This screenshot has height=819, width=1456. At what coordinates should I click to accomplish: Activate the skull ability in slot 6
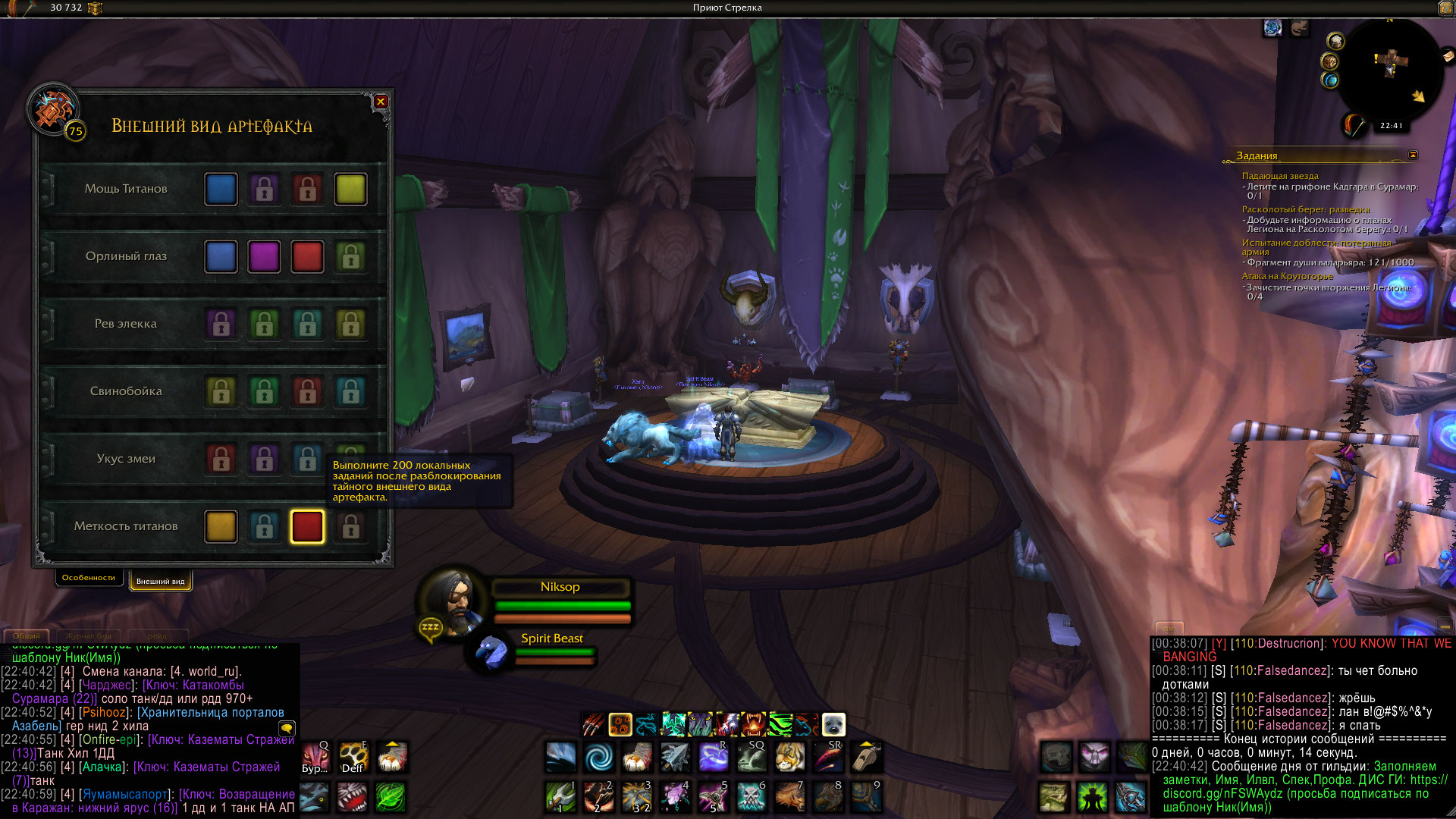point(751,796)
